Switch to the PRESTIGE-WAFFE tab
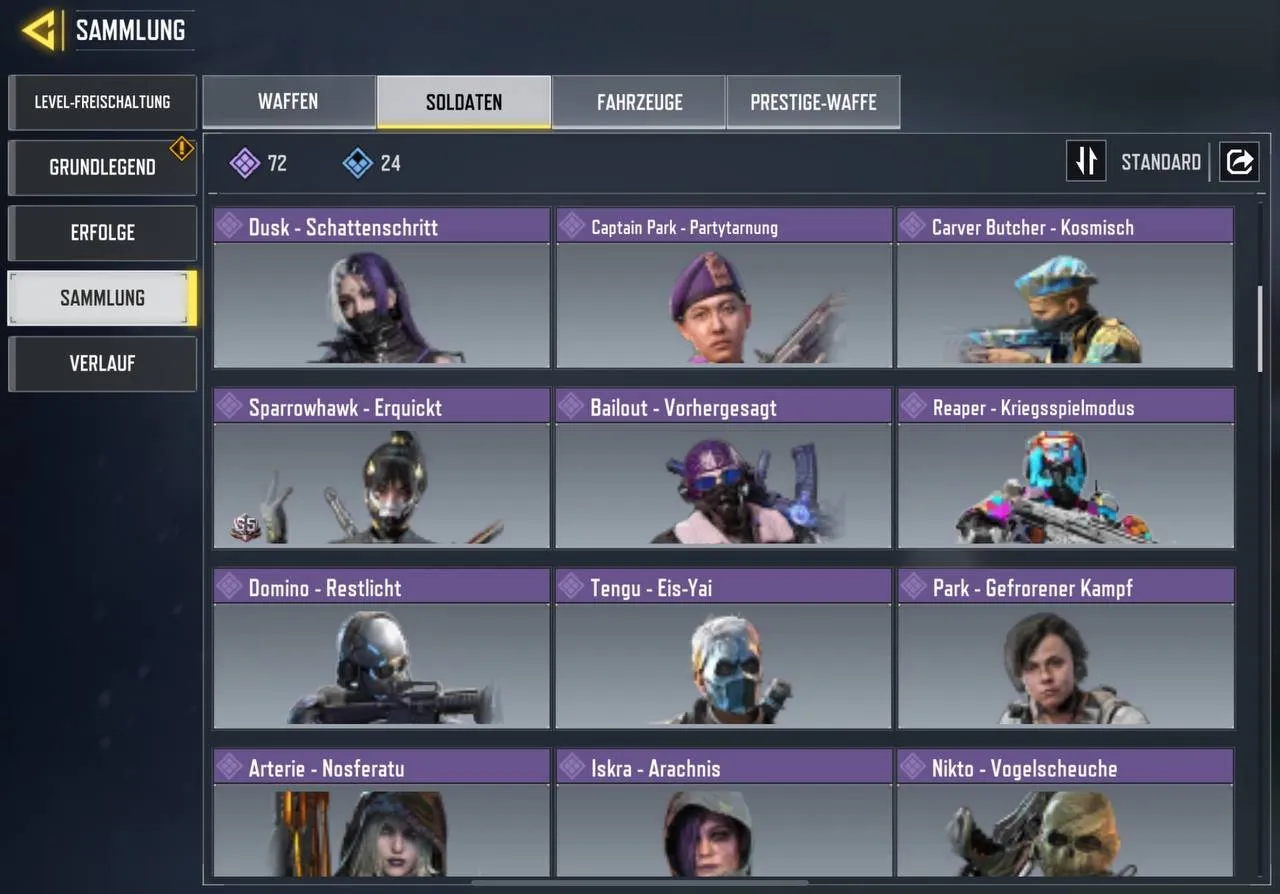The width and height of the screenshot is (1280, 894). 813,101
